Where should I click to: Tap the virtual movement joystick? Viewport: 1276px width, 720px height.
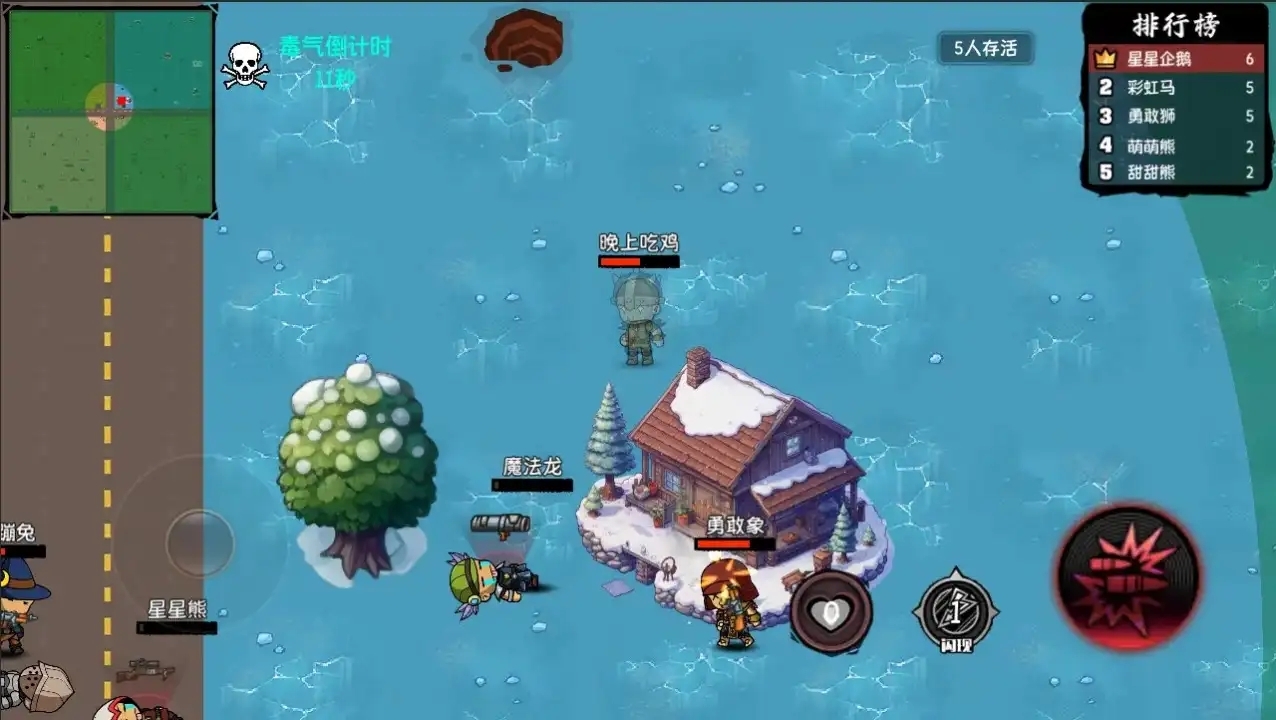point(199,543)
